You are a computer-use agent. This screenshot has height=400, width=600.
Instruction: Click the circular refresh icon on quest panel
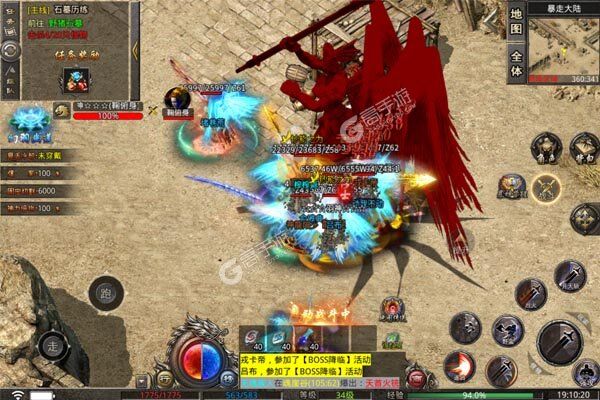[x=10, y=48]
